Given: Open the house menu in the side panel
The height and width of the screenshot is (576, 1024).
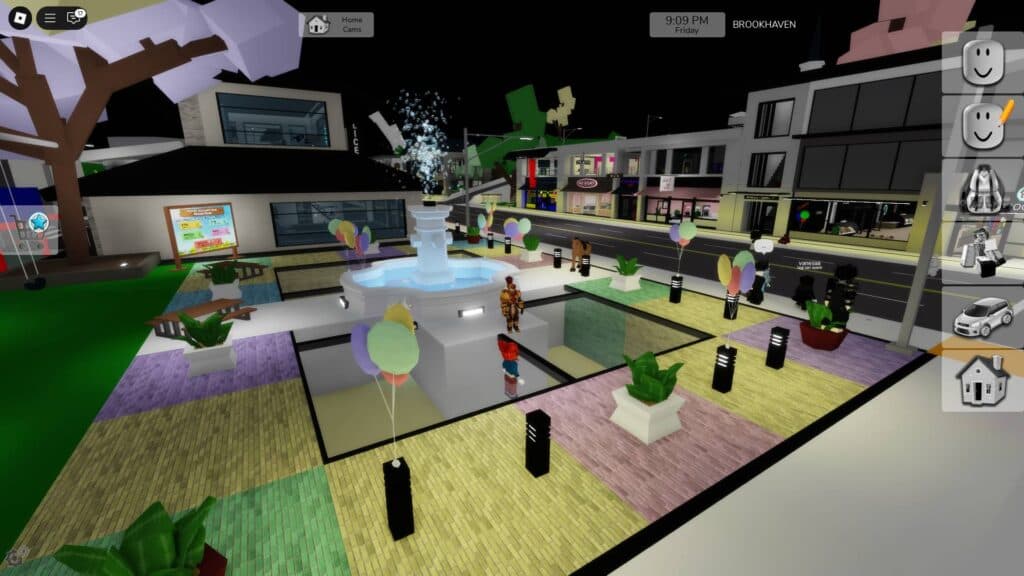Looking at the screenshot, I should pos(982,379).
